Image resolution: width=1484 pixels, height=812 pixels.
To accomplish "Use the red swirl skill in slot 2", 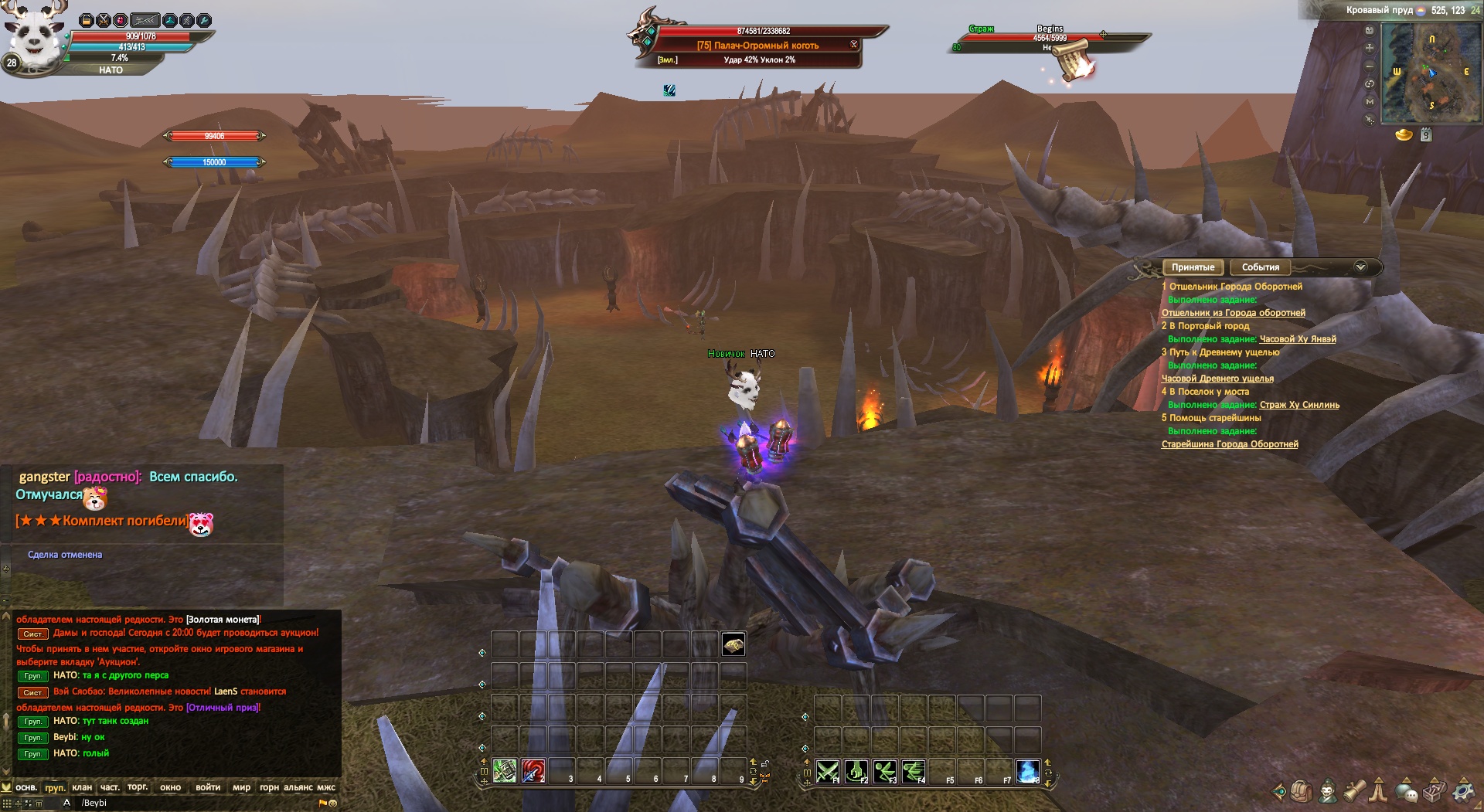I will (533, 771).
